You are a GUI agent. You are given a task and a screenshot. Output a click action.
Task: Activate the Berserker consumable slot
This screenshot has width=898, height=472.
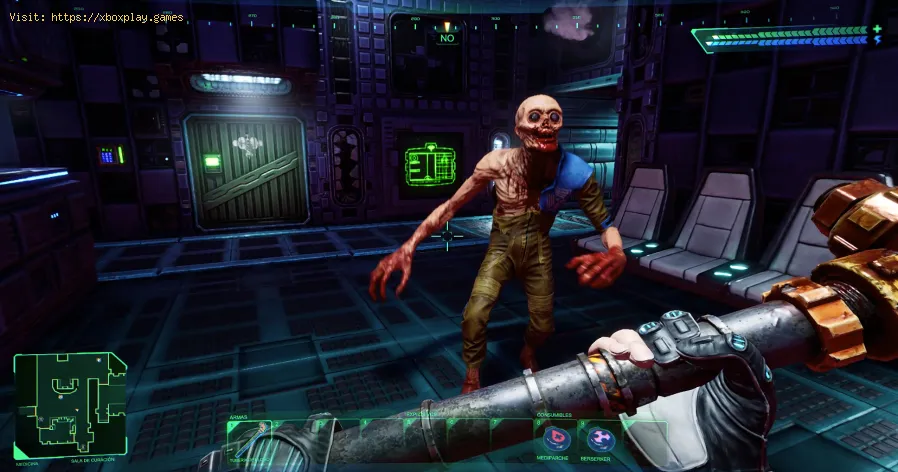tap(602, 438)
